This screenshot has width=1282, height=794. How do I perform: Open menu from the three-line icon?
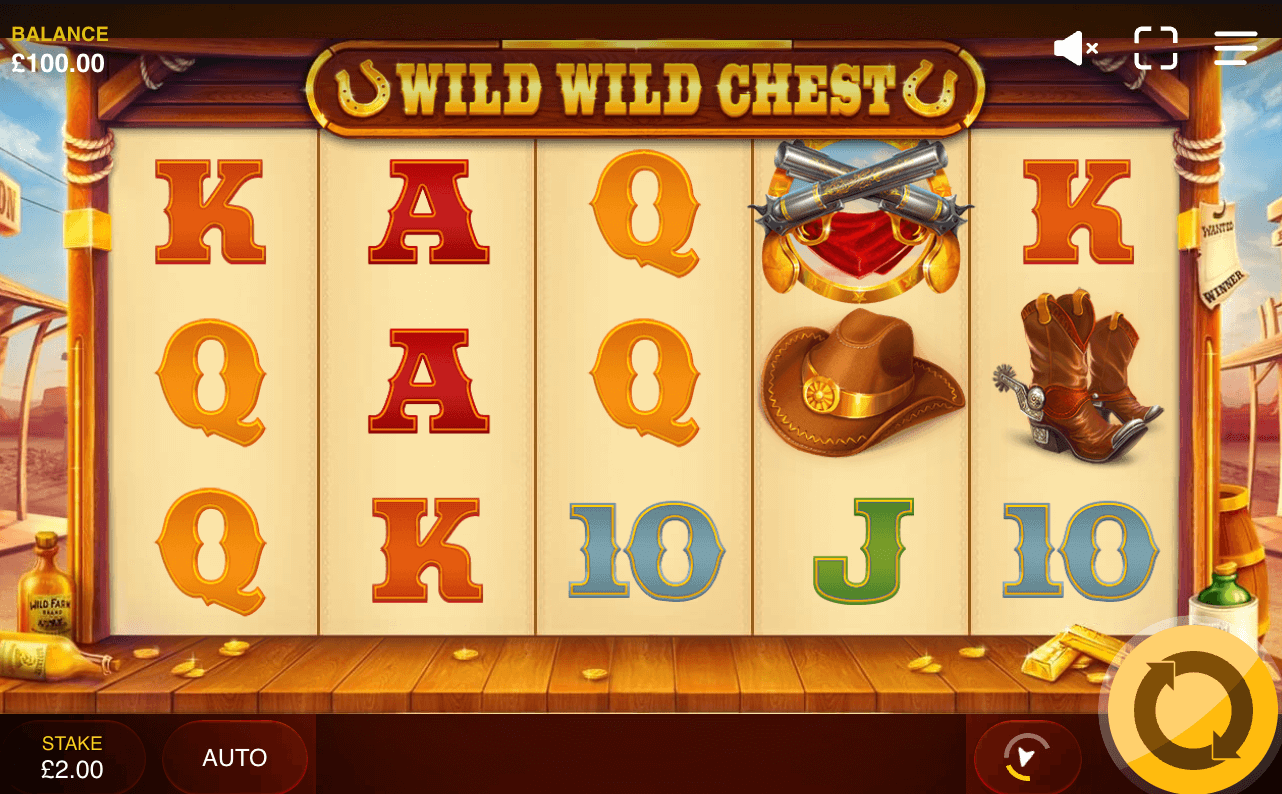[1235, 46]
